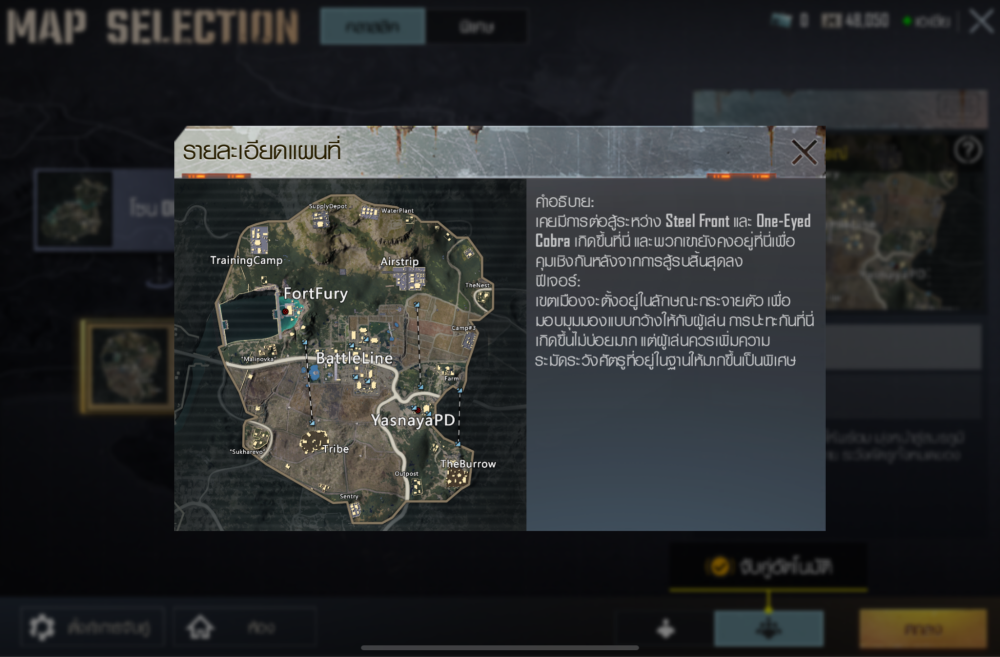This screenshot has width=1000, height=657.
Task: Open the question mark help icon
Action: tap(967, 150)
